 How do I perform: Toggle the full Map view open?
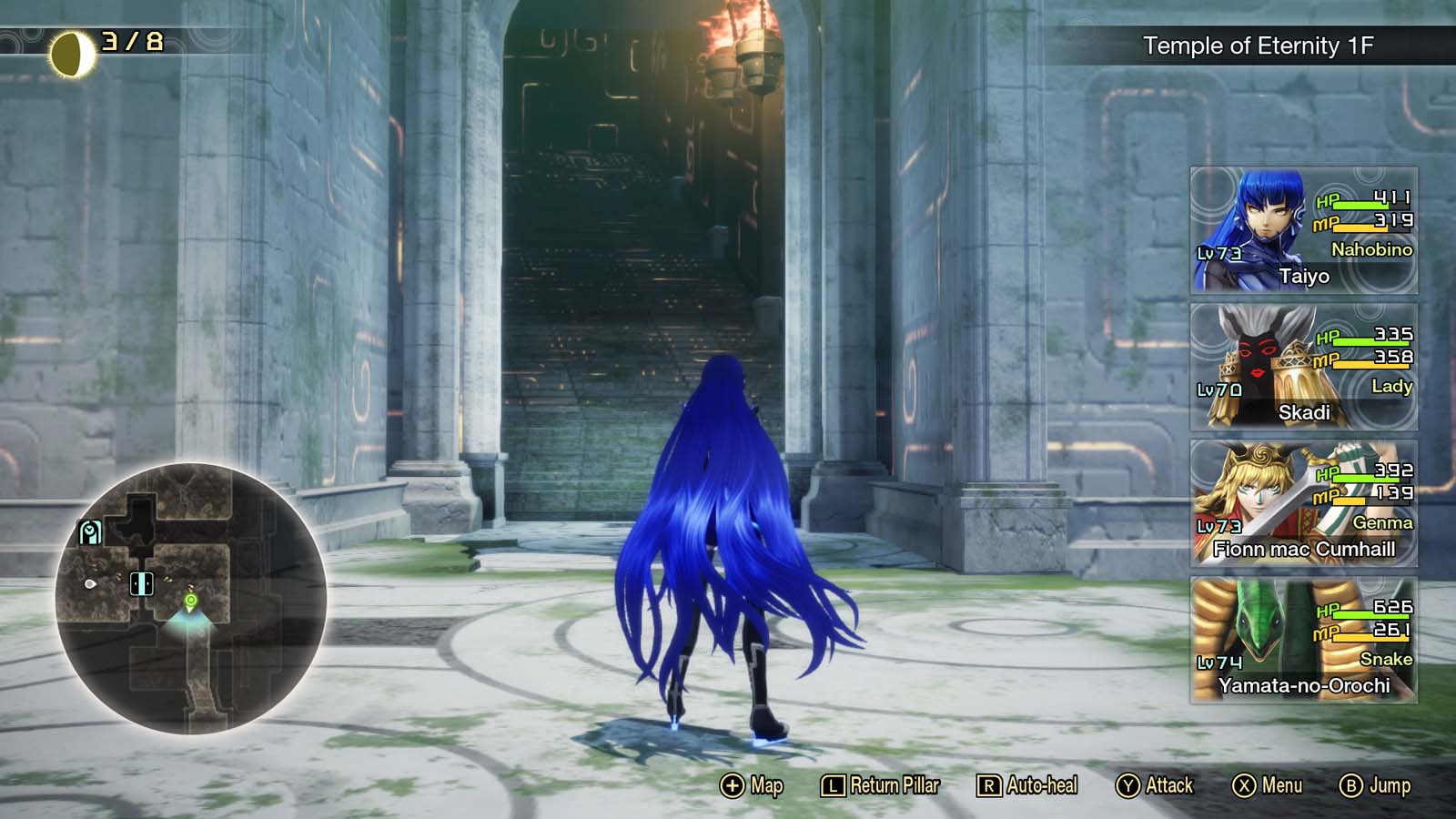tap(753, 784)
